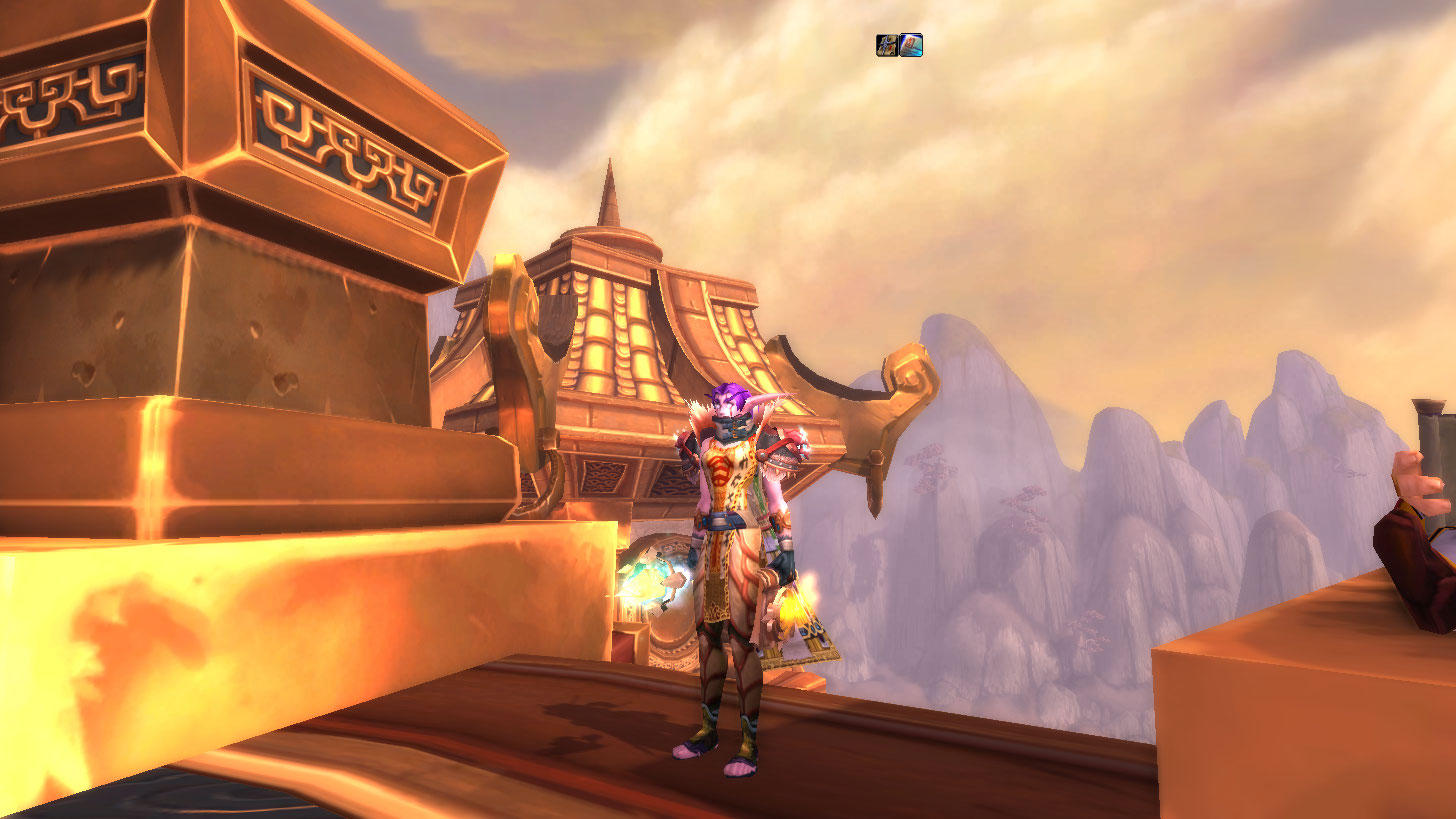Select the blue glowing card buff icon
This screenshot has width=1456, height=819.
click(x=911, y=45)
